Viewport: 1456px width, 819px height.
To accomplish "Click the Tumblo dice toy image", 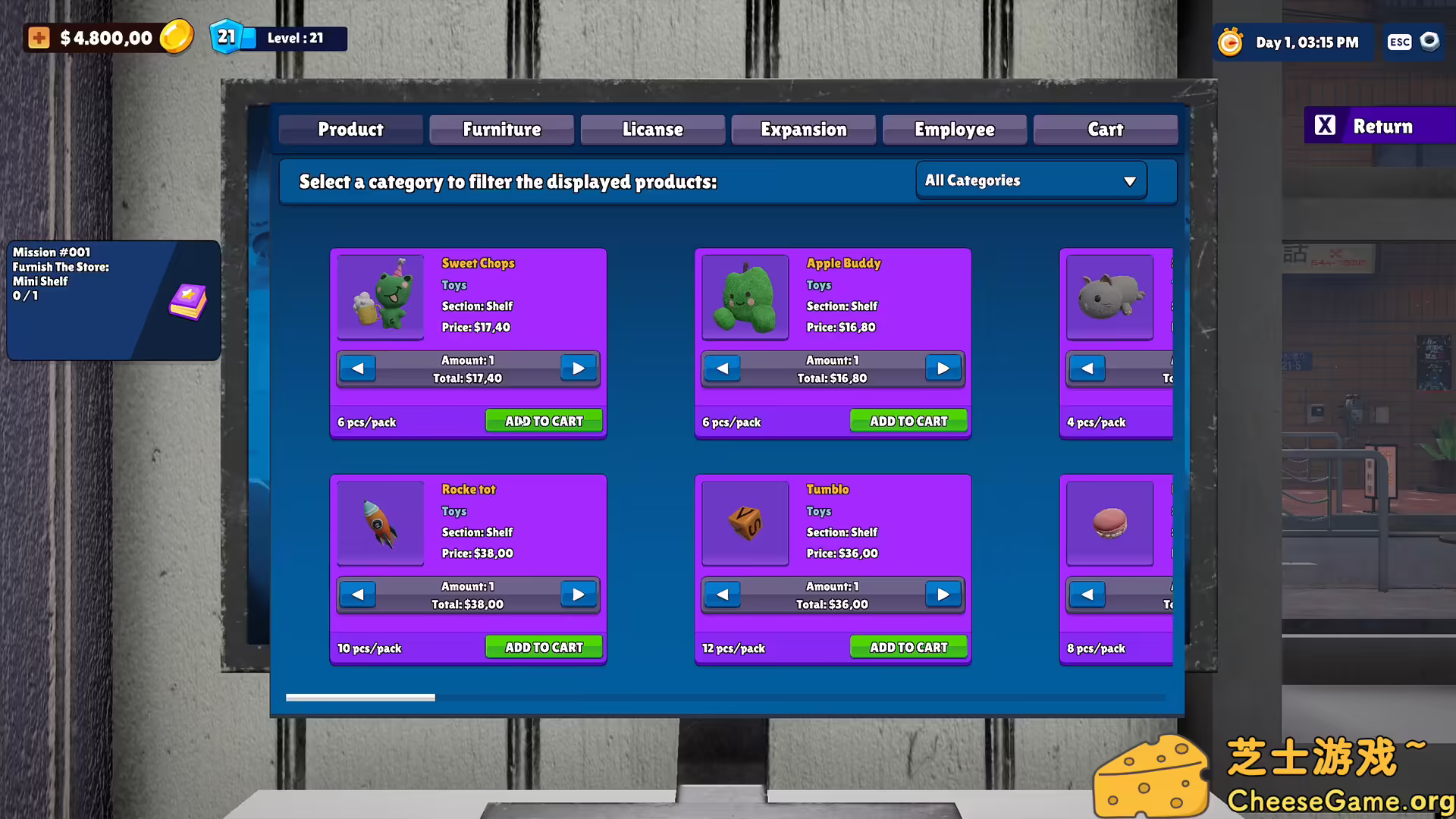I will click(x=745, y=523).
